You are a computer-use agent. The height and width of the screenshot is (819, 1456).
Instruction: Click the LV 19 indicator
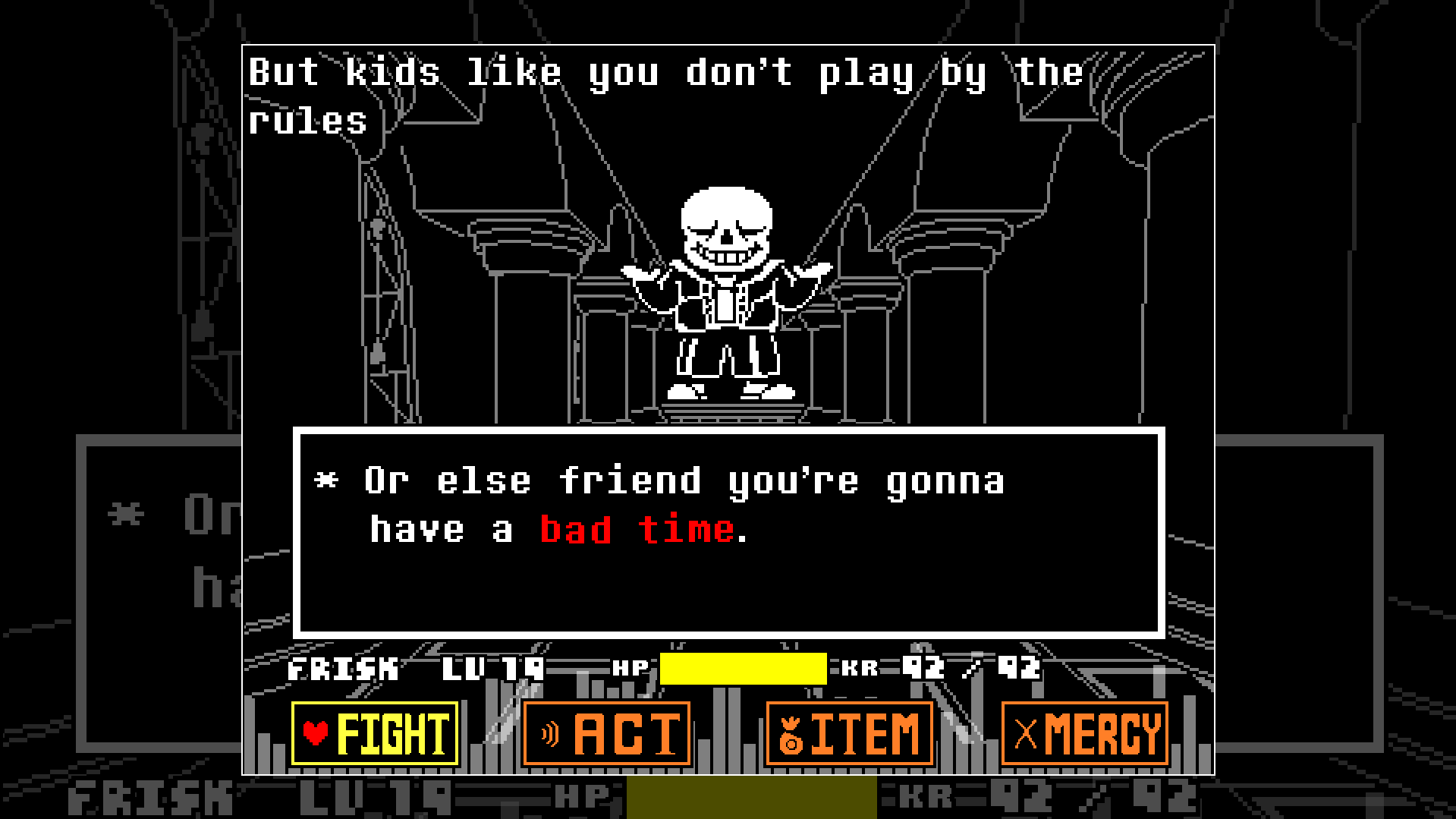(x=493, y=668)
